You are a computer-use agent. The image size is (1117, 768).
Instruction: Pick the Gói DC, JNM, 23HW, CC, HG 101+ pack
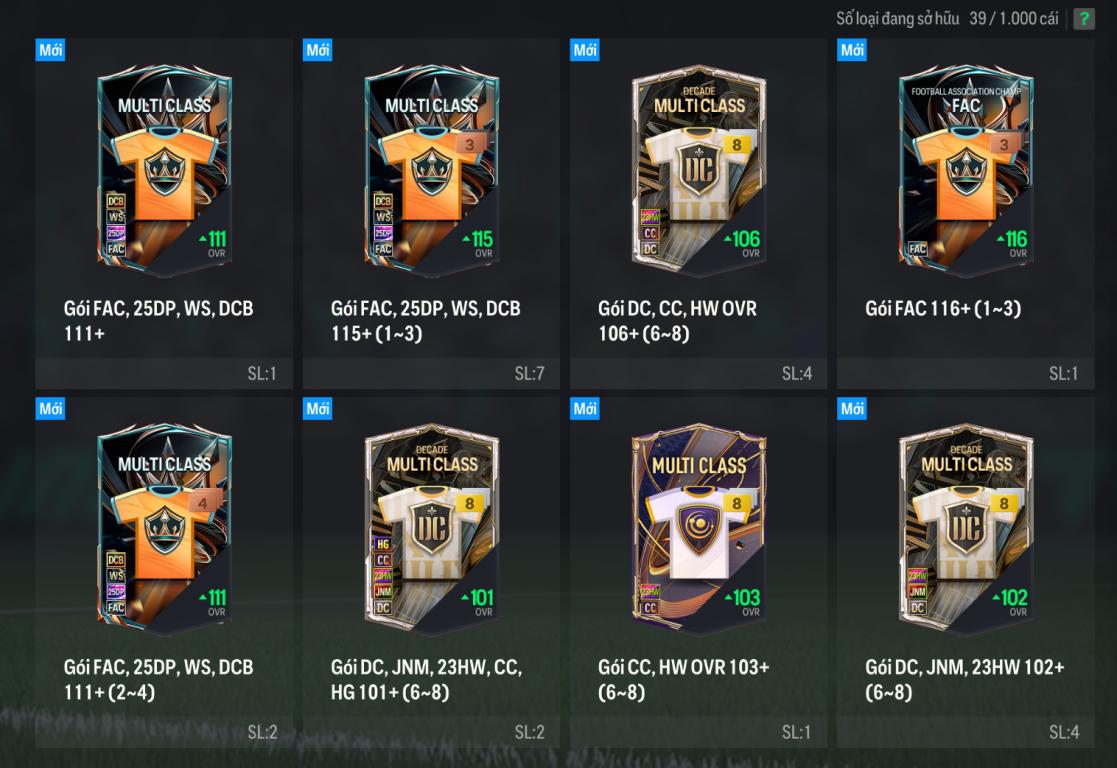point(431,530)
